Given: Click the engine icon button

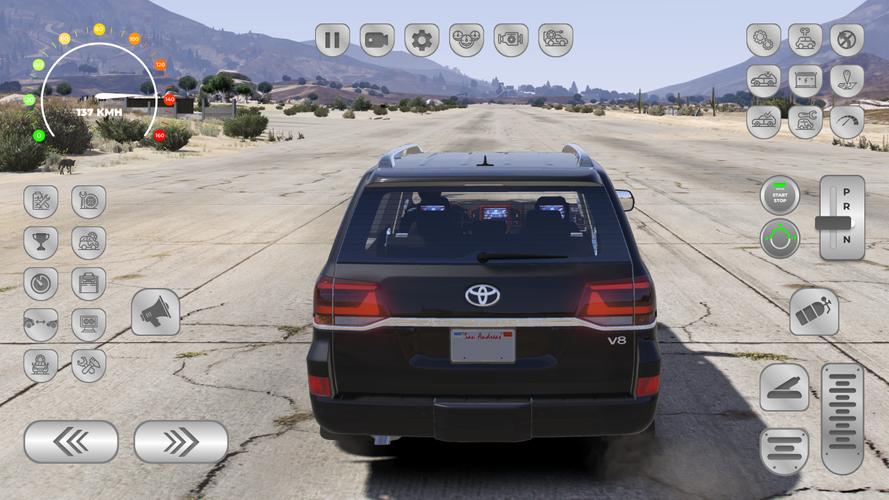Looking at the screenshot, I should click(x=510, y=40).
